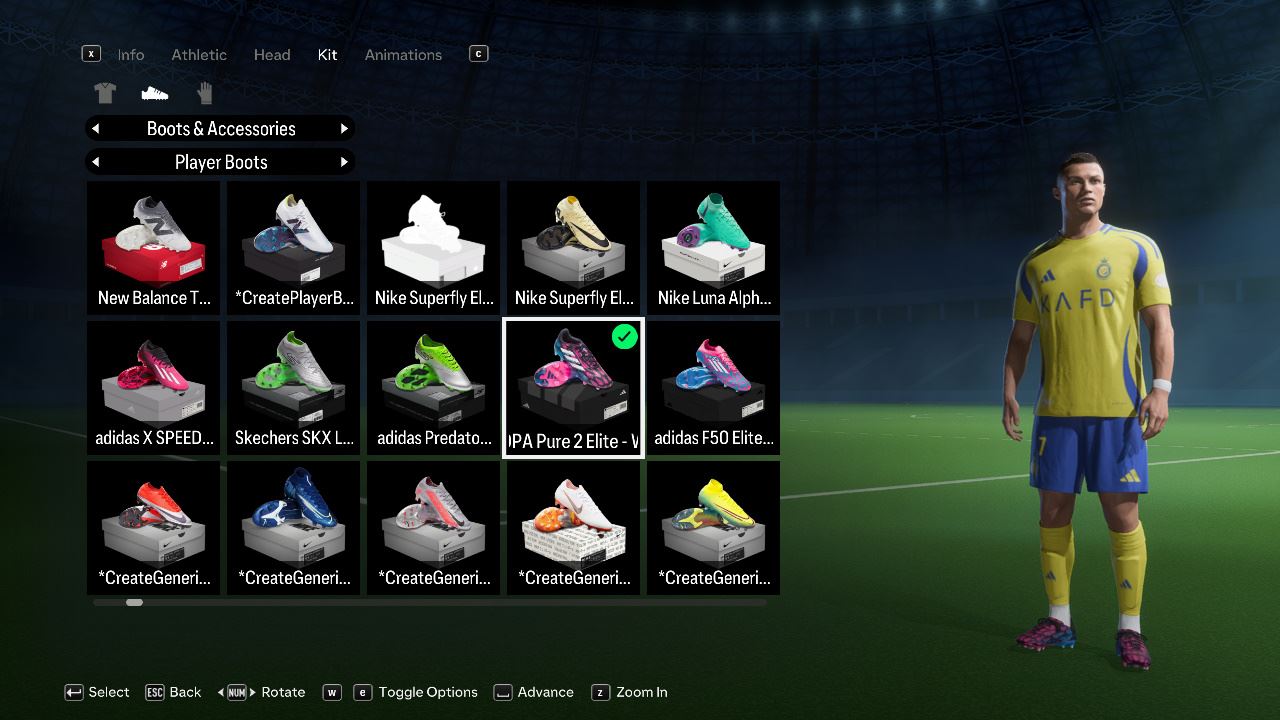Image resolution: width=1280 pixels, height=720 pixels.
Task: Choose the adidas Predator green boots
Action: click(x=434, y=388)
